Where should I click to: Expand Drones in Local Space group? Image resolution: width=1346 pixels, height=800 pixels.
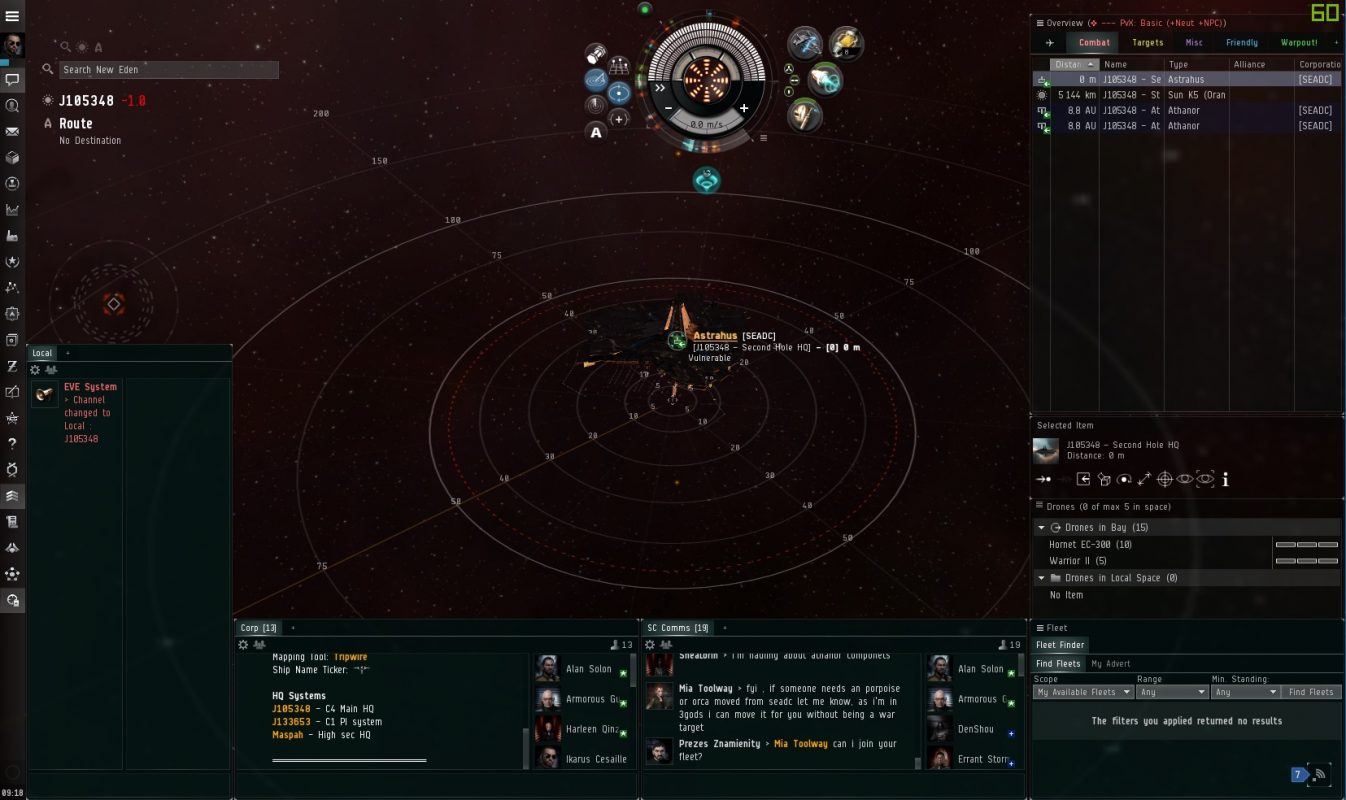1041,578
